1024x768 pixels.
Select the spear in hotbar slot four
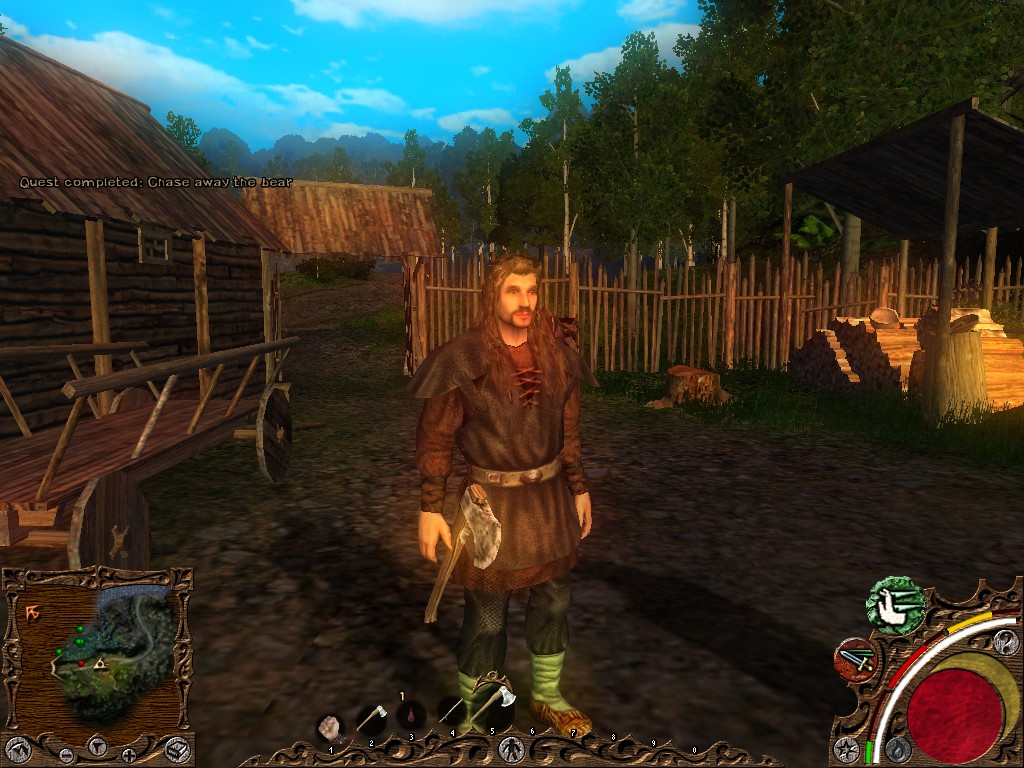click(452, 713)
